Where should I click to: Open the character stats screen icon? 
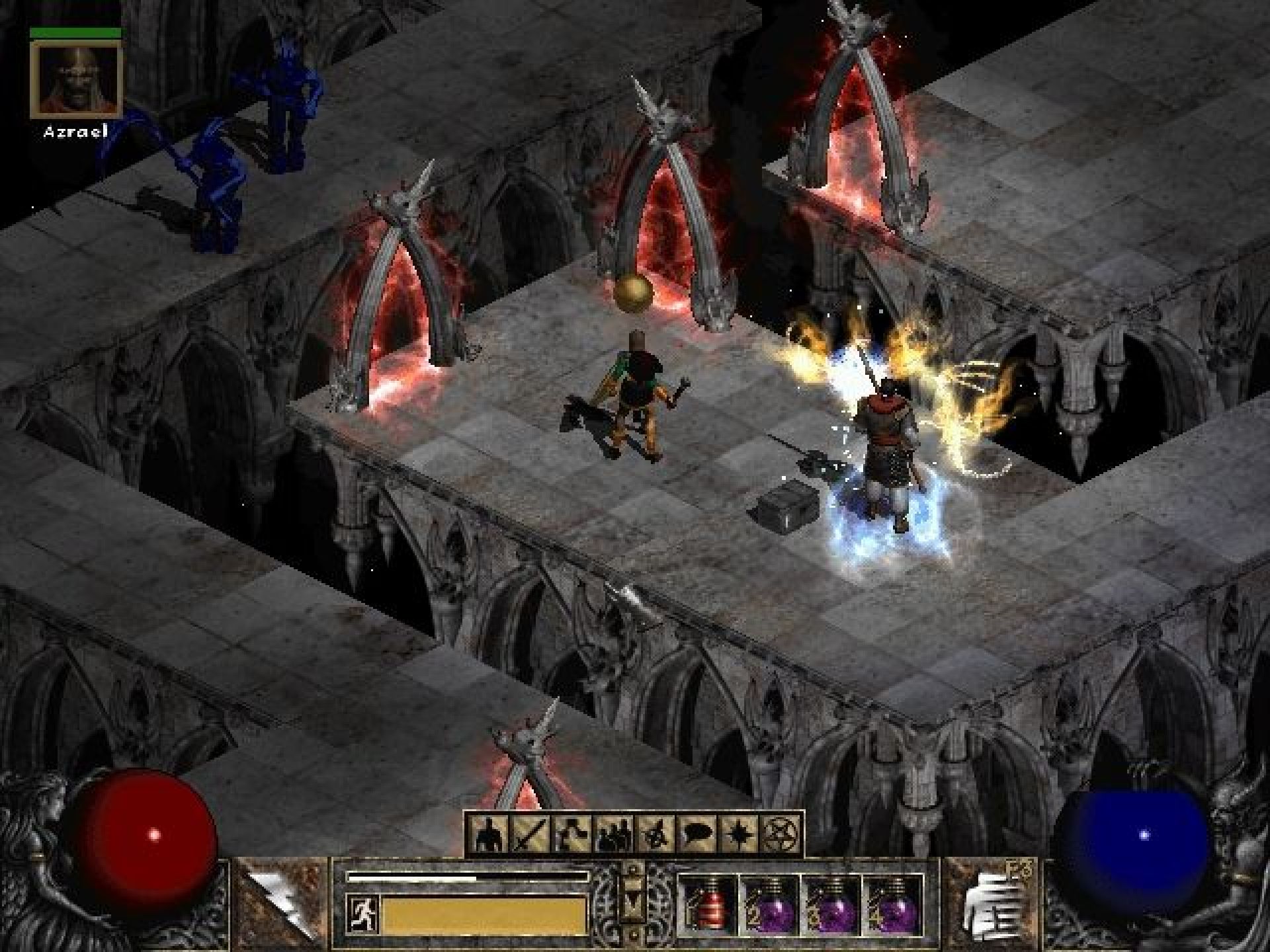[x=490, y=833]
